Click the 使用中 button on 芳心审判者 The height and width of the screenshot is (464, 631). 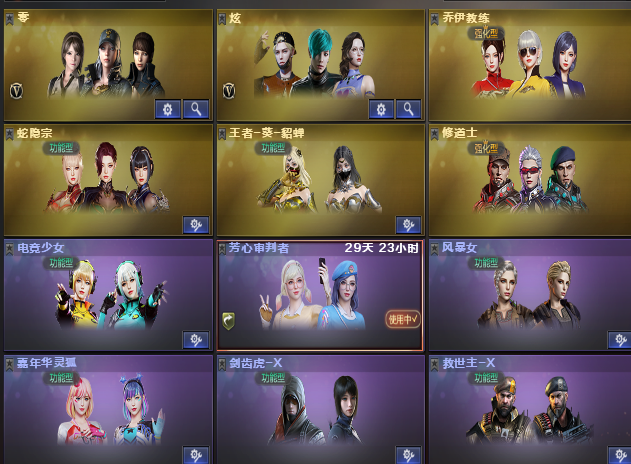[404, 319]
